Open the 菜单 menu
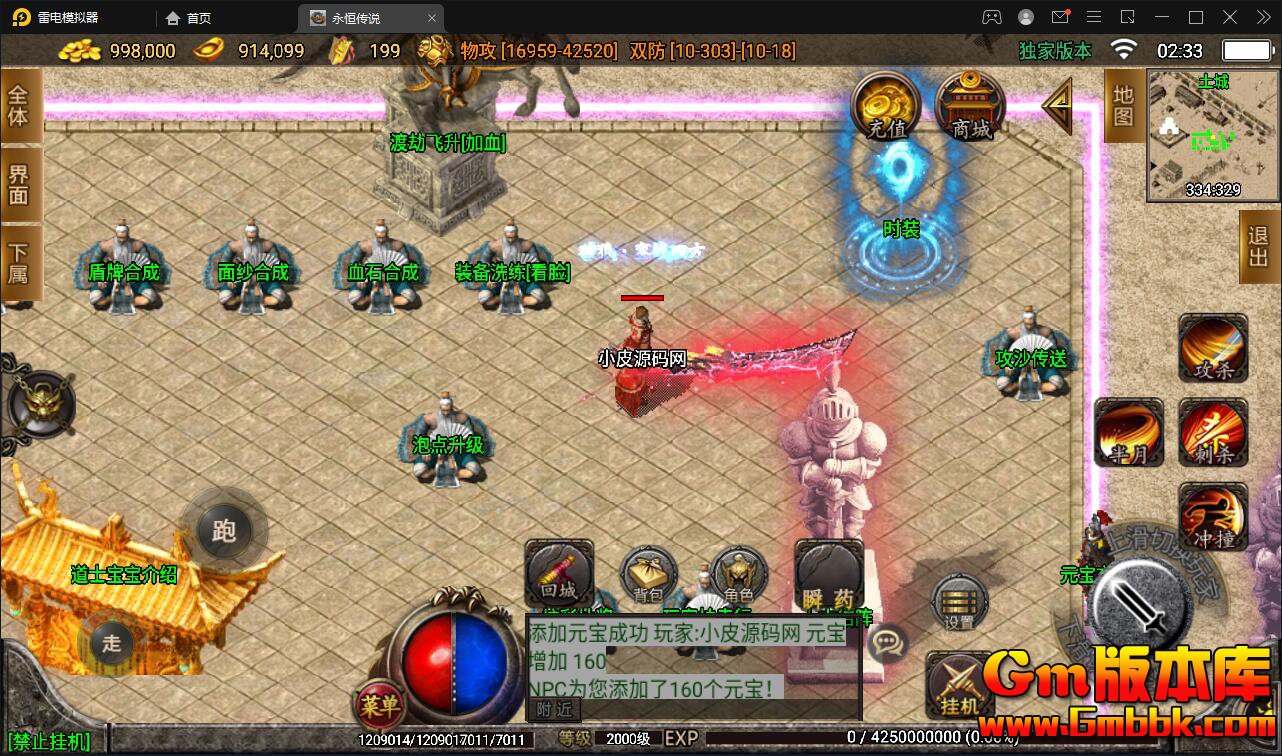Screen dimensions: 1282x756 click(x=380, y=706)
